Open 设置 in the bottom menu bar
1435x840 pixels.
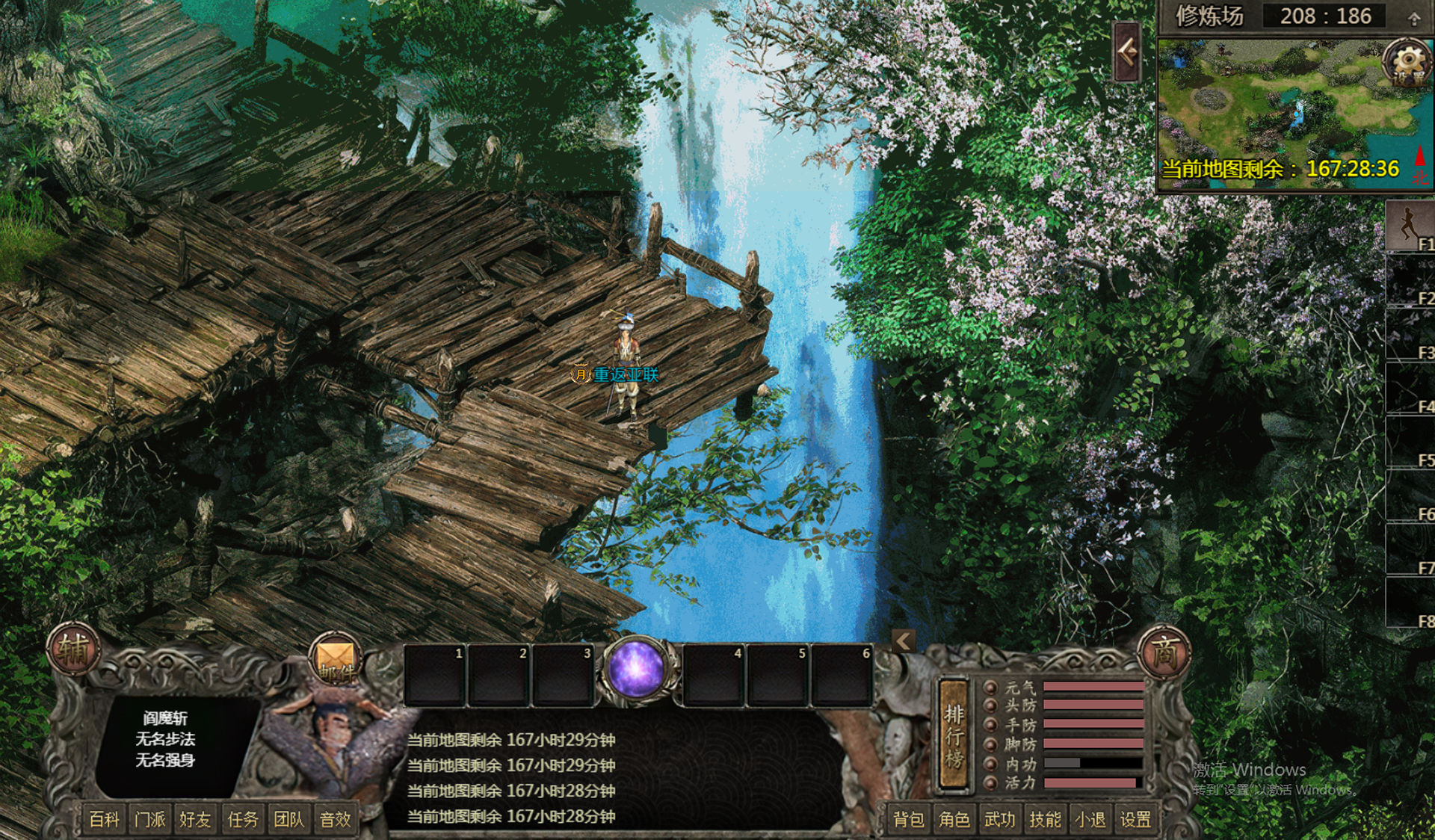(x=1135, y=820)
